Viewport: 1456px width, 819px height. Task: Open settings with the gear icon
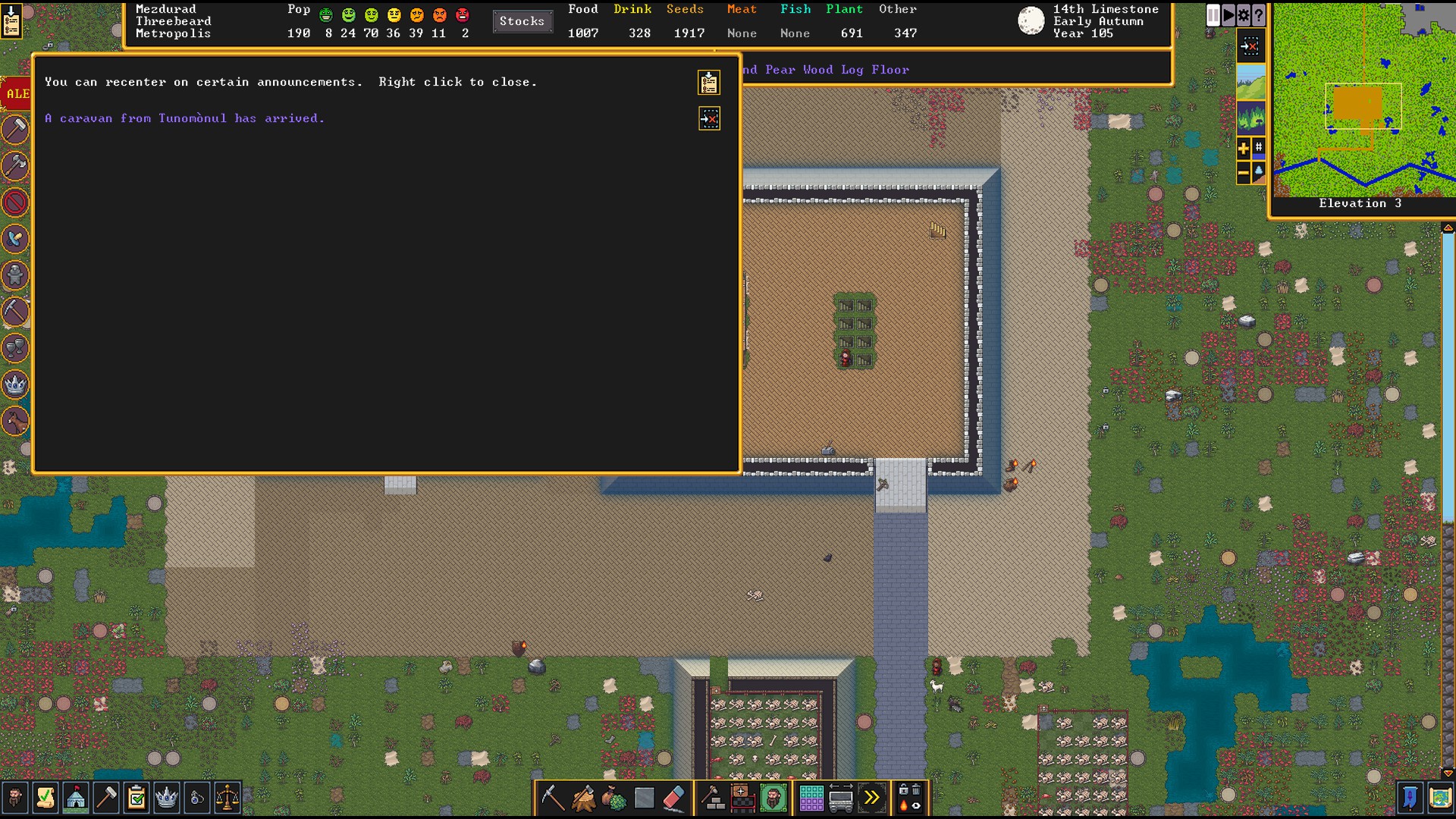click(1244, 15)
